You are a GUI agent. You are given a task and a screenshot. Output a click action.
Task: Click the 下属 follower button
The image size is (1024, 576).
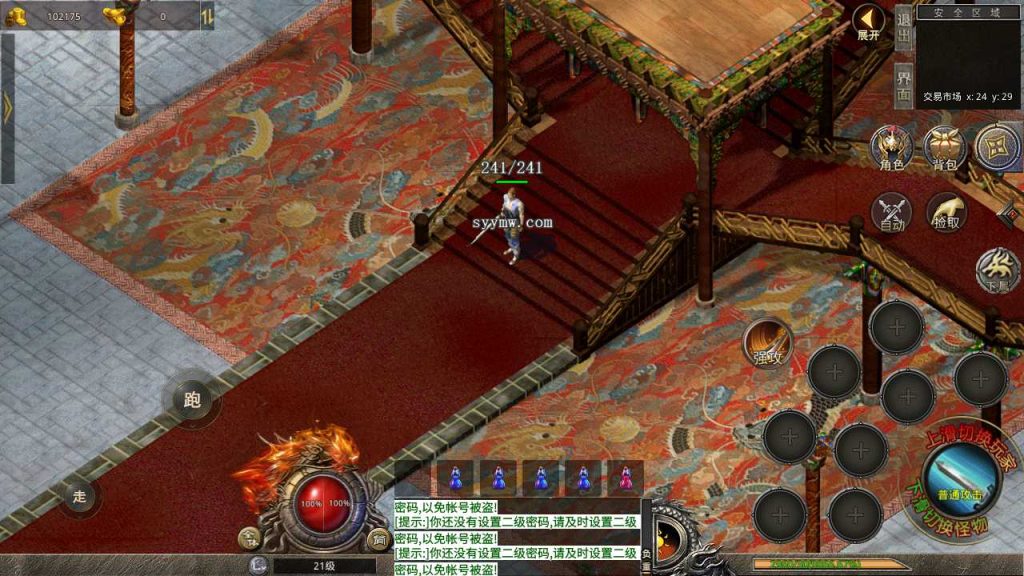(998, 271)
